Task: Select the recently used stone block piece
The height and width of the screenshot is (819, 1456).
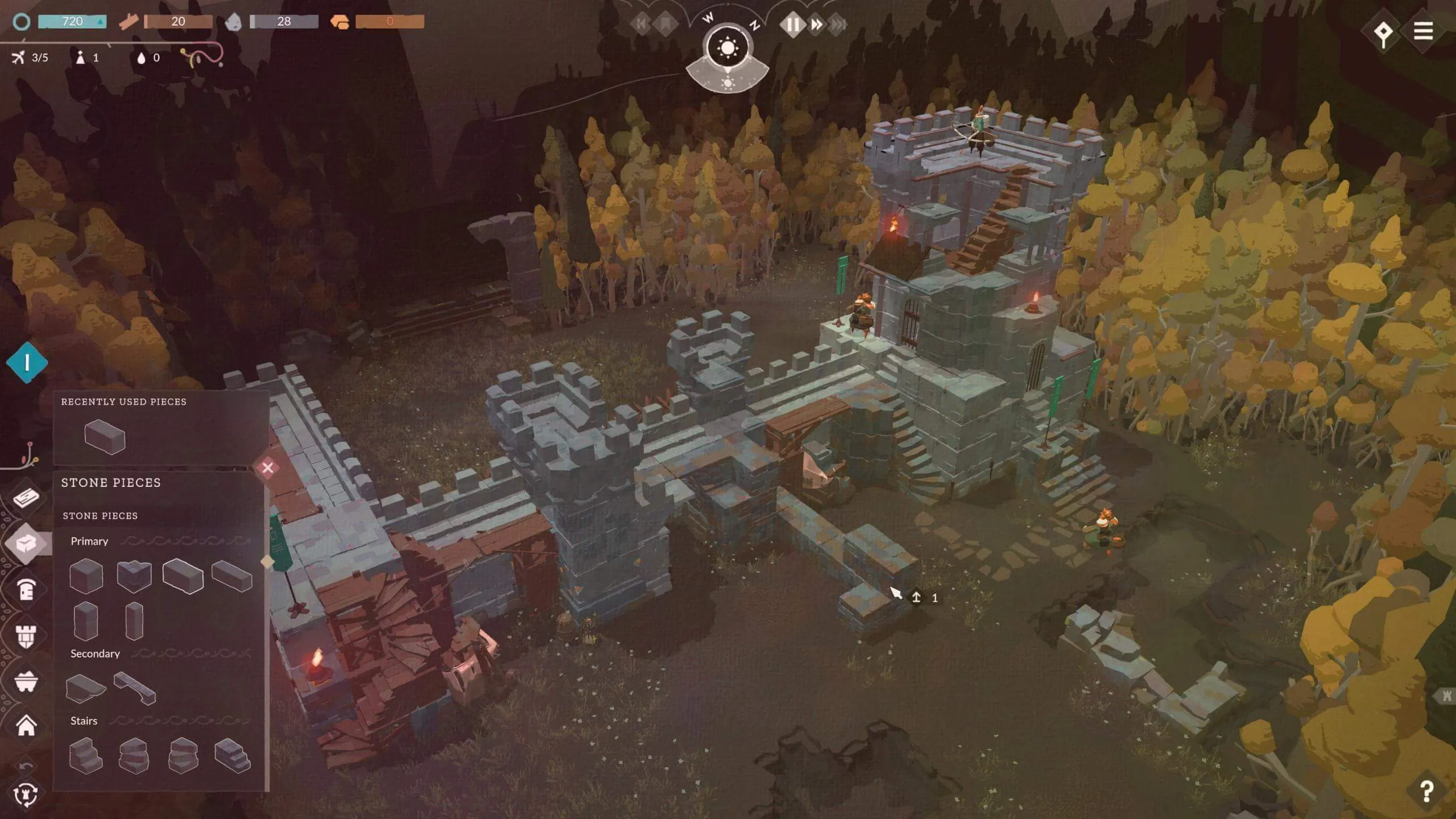Action: click(105, 437)
